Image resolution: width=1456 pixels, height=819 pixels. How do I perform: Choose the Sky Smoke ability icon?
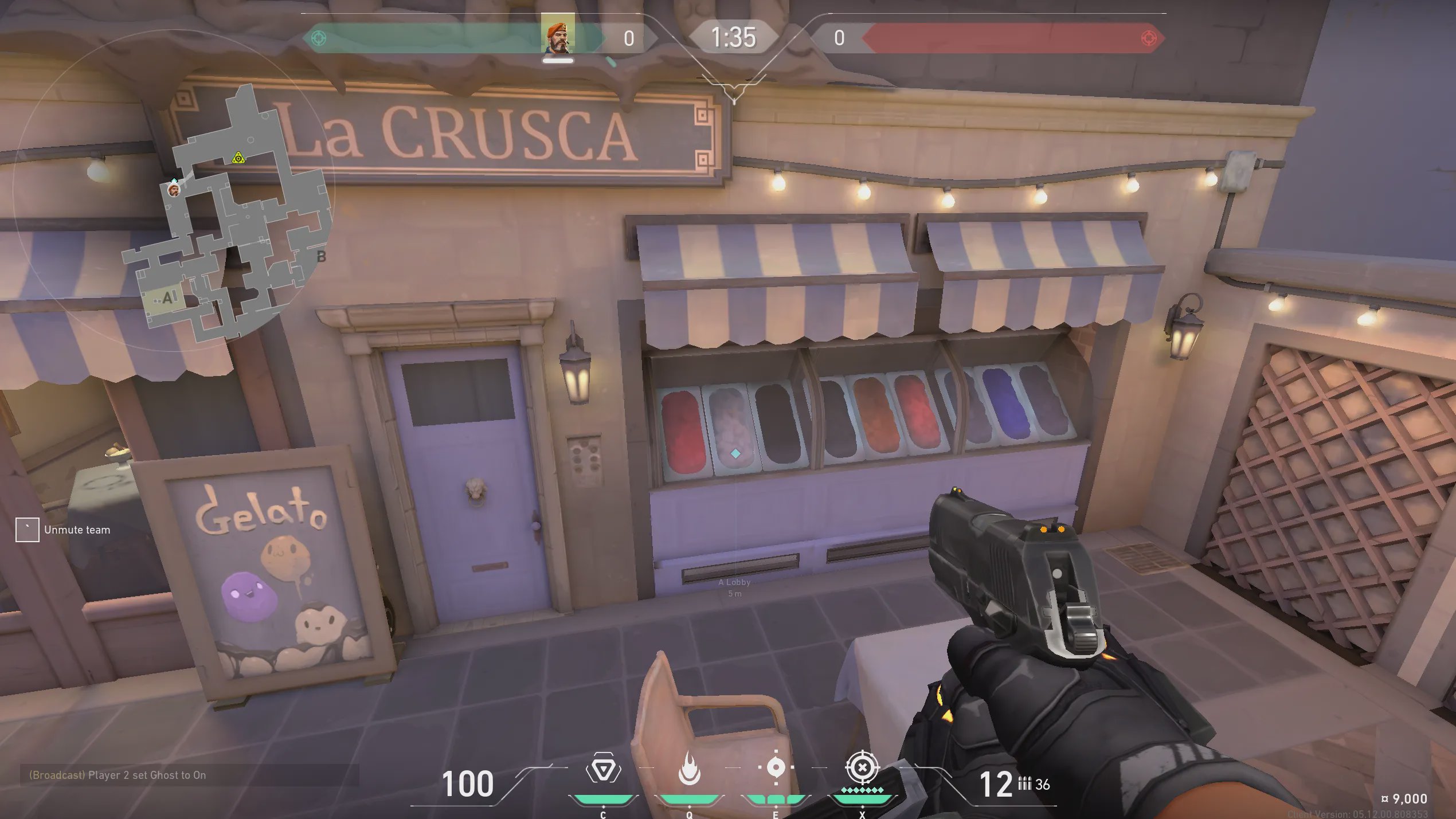776,767
